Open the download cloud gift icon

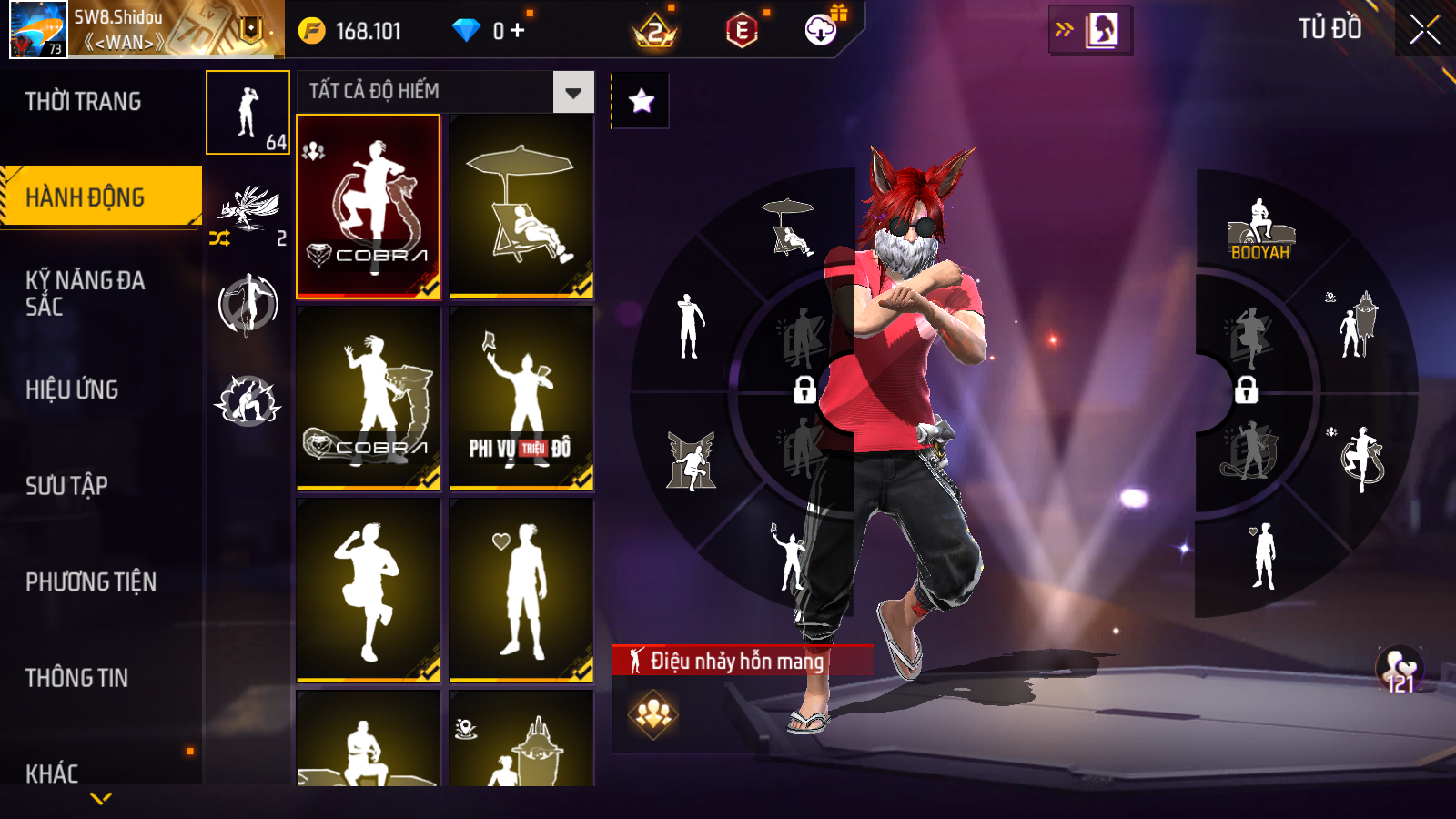tap(821, 30)
